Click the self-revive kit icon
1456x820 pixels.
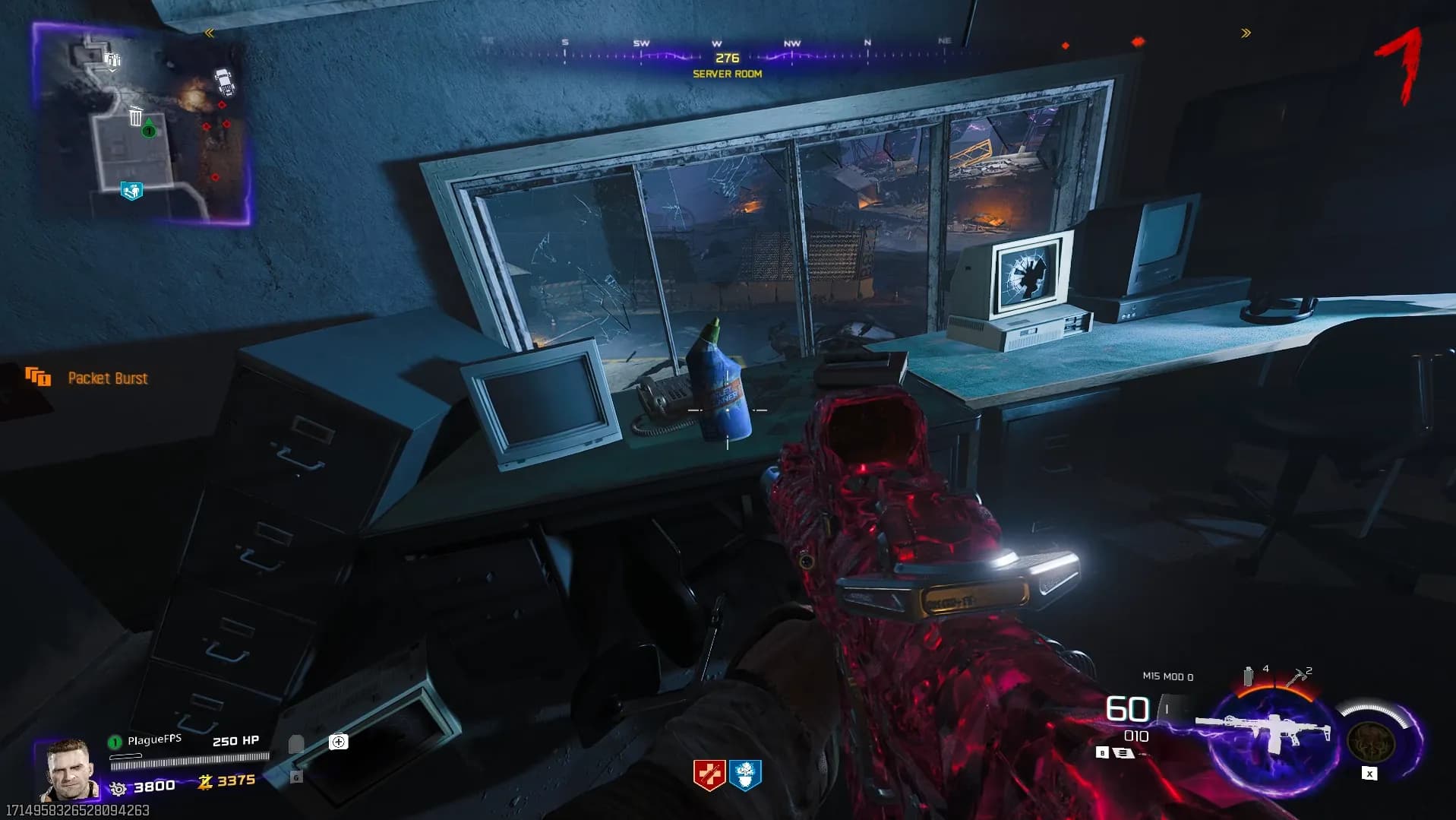(339, 742)
